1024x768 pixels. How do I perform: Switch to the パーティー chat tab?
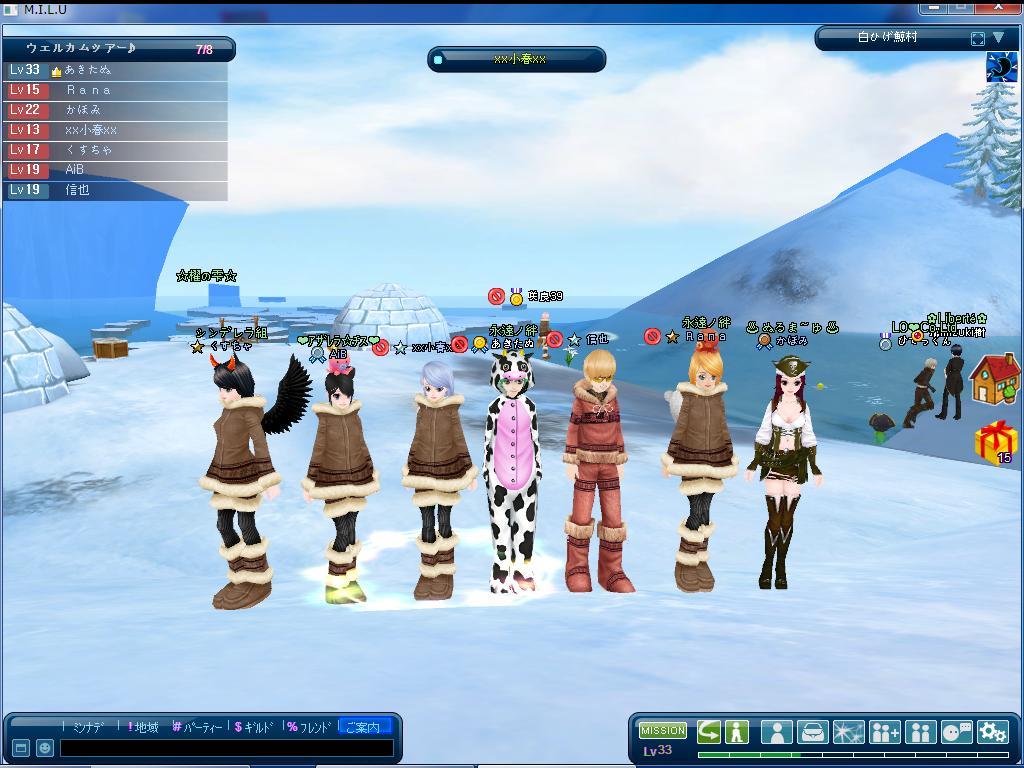point(198,727)
